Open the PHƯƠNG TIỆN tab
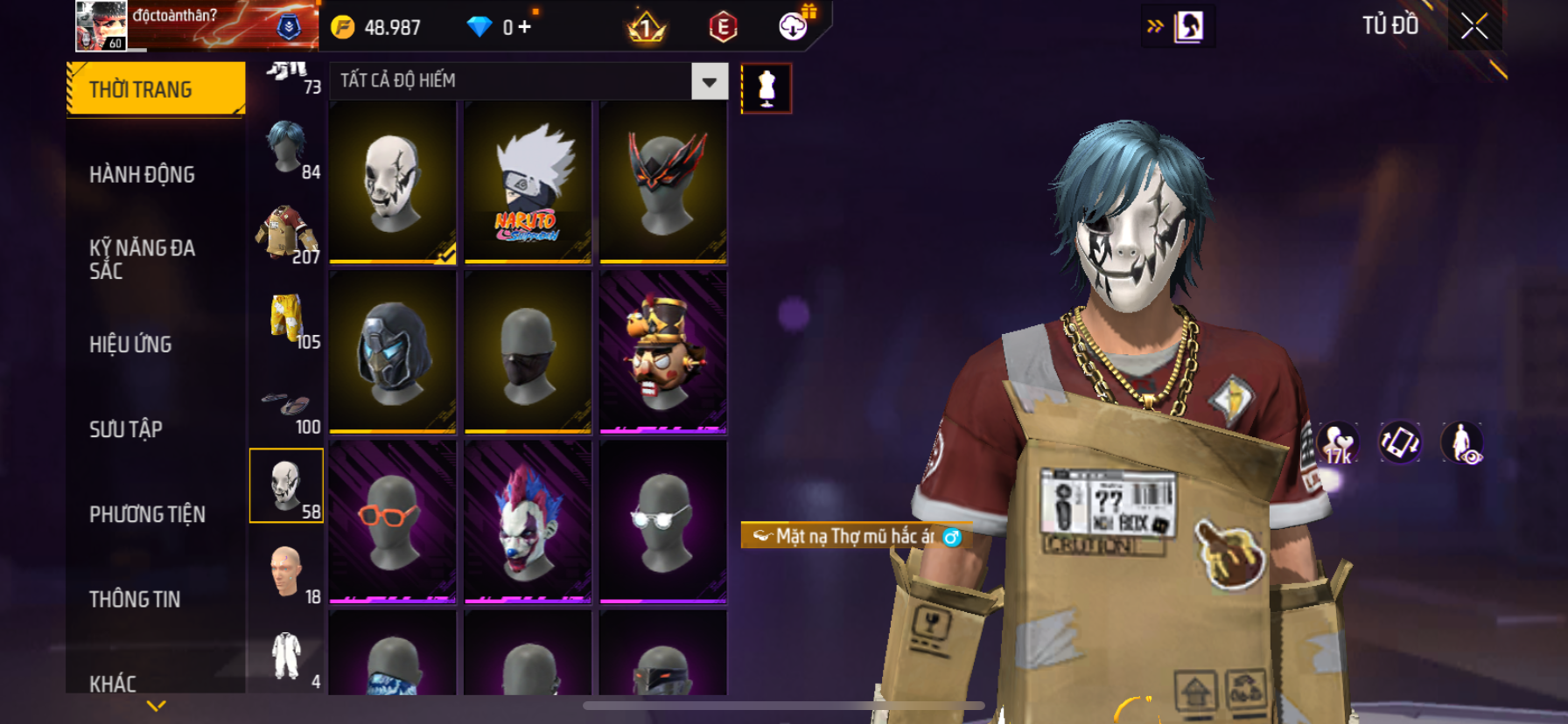This screenshot has height=724, width=1568. 147,514
